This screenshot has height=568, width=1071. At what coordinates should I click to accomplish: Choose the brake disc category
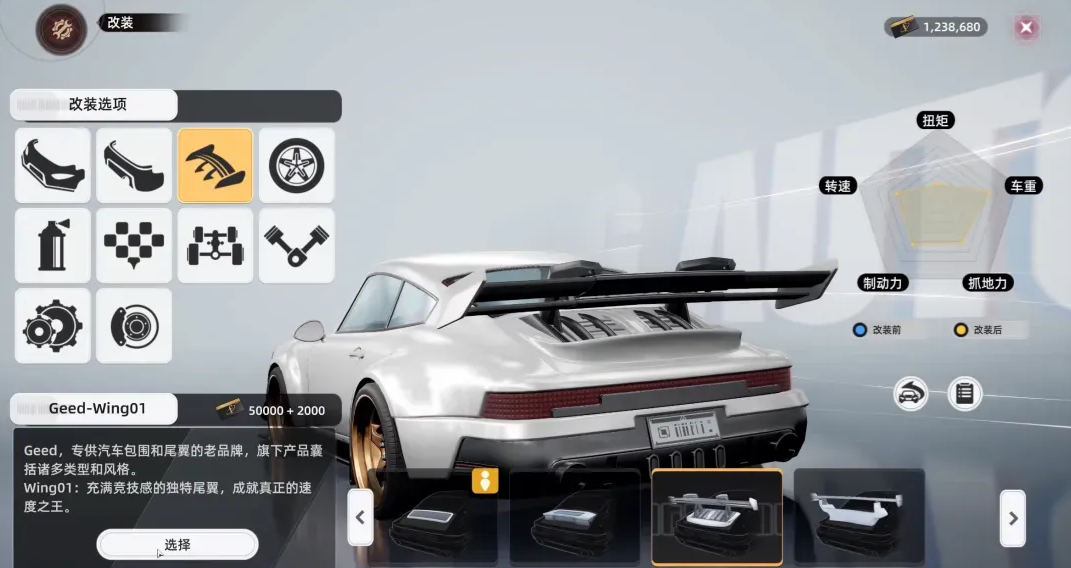[134, 326]
